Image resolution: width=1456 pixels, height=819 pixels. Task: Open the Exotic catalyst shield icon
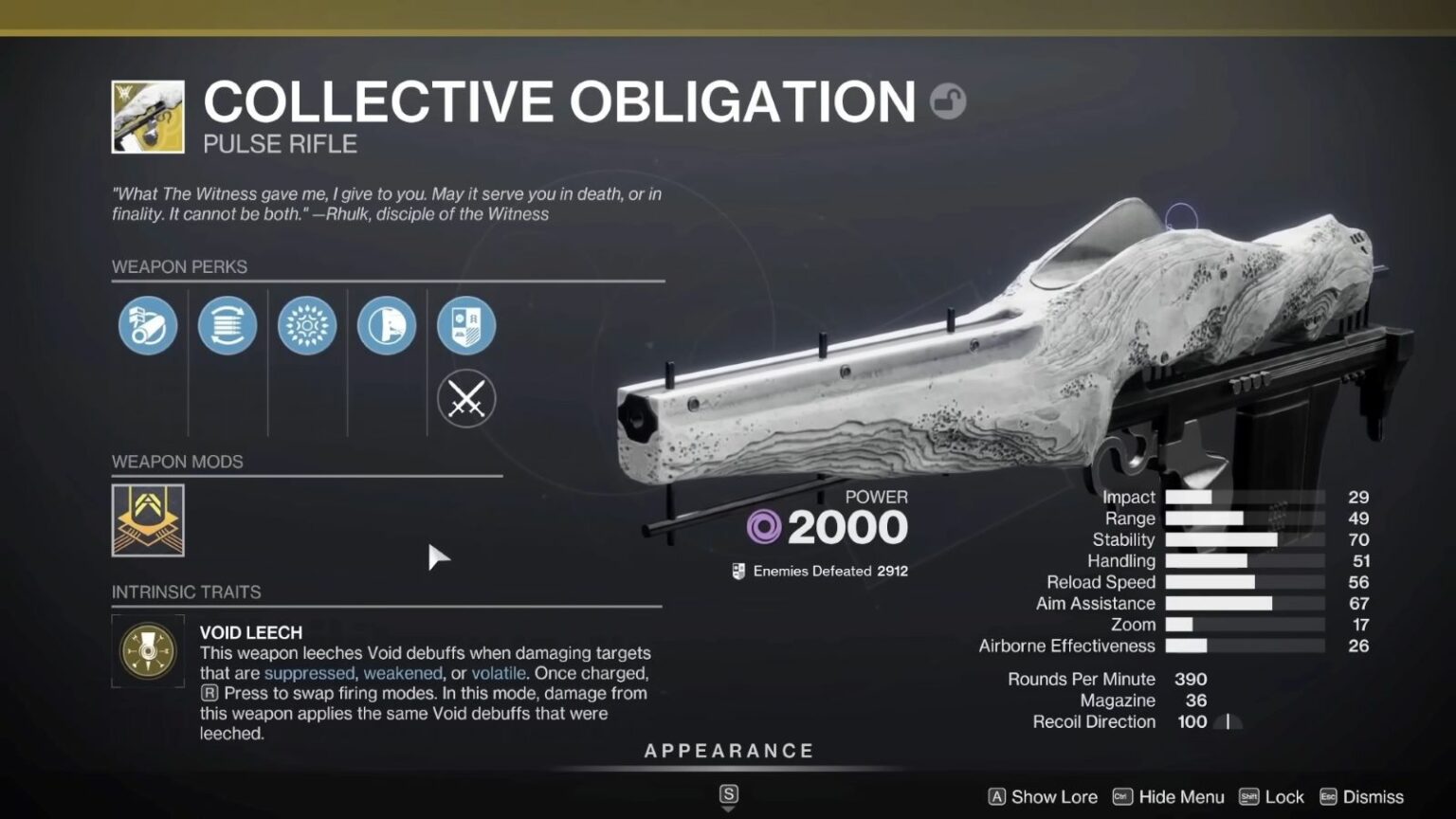tap(465, 325)
